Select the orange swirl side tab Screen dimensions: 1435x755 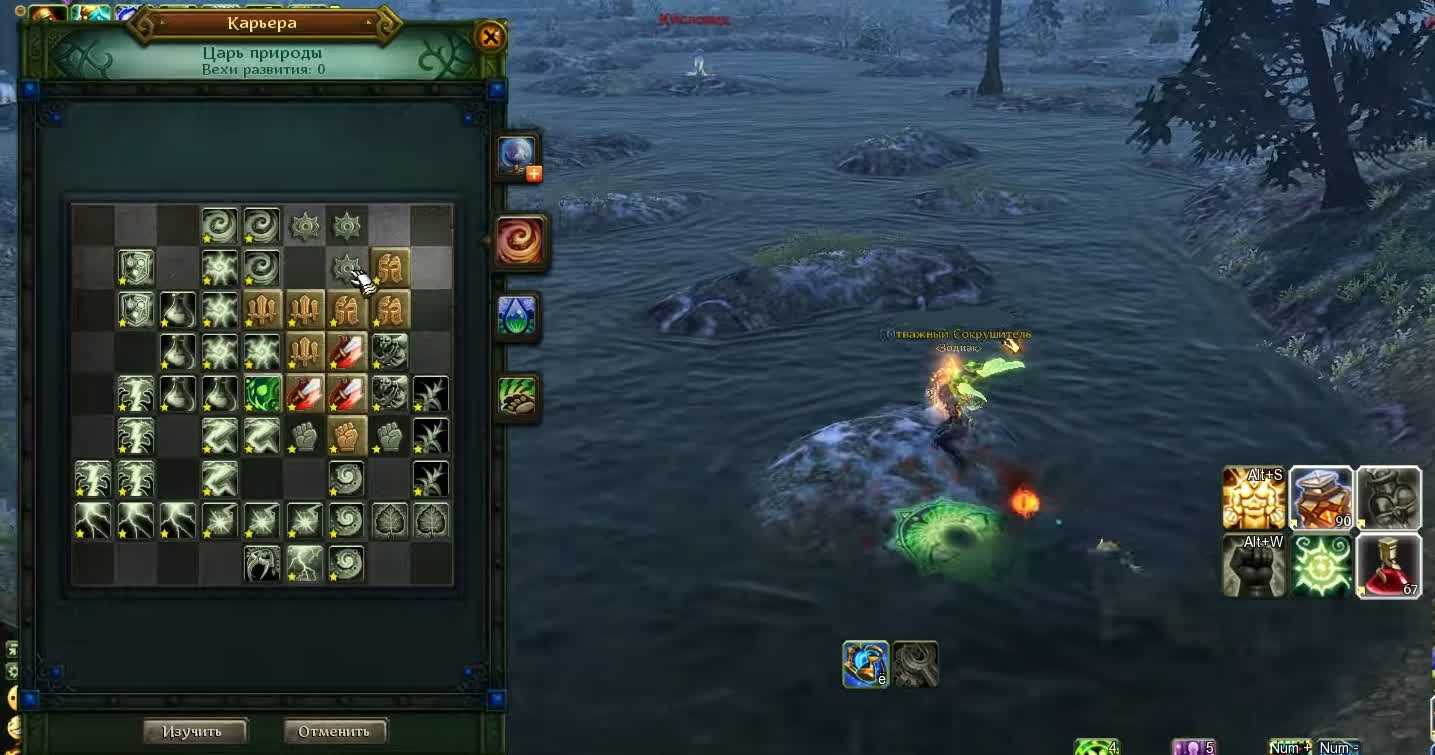[x=519, y=241]
